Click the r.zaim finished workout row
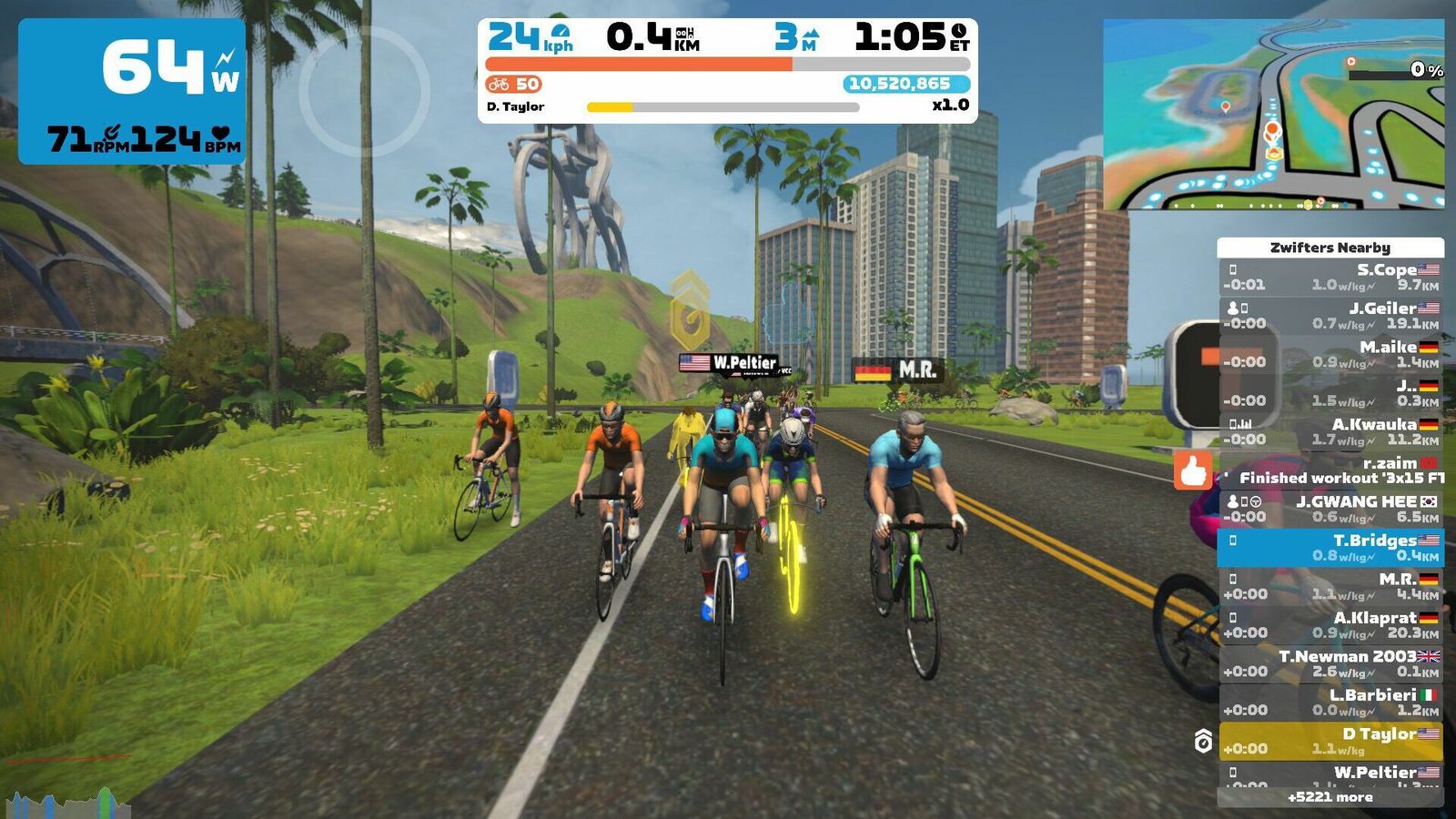The height and width of the screenshot is (819, 1456). pyautogui.click(x=1330, y=470)
